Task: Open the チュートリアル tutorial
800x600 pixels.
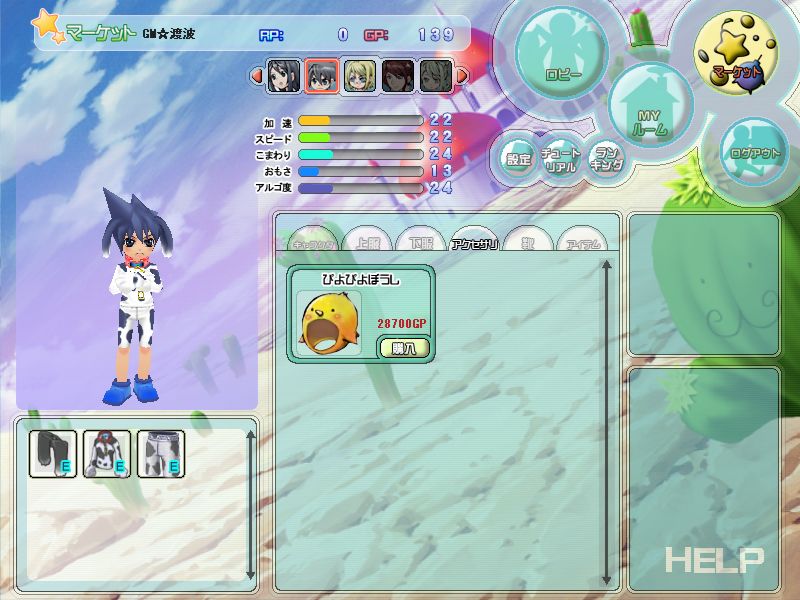Action: tap(561, 160)
